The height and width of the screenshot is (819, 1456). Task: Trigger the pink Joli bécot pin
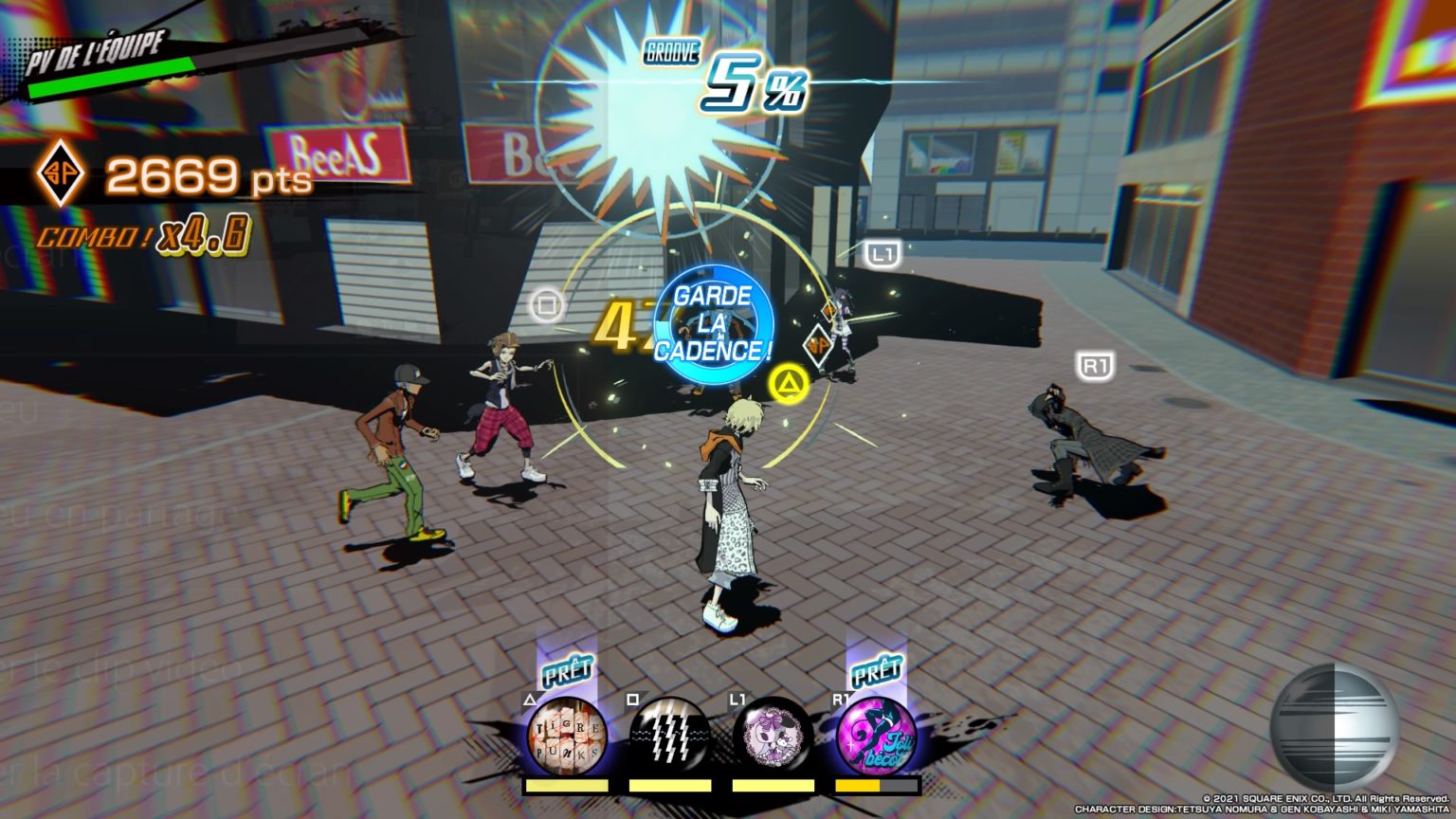pyautogui.click(x=876, y=737)
